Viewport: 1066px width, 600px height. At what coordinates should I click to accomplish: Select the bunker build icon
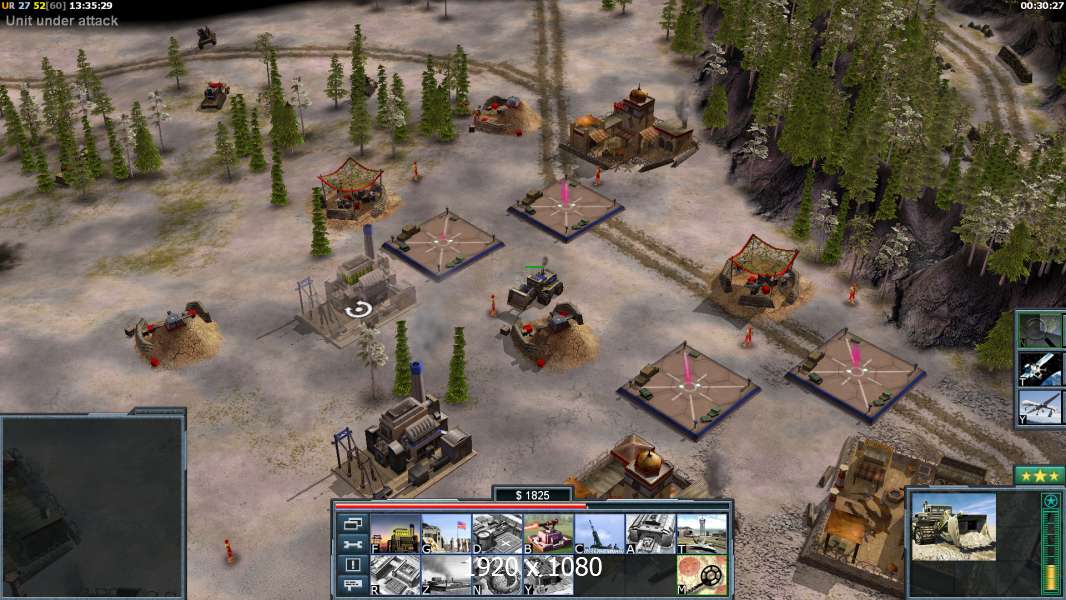tap(548, 574)
